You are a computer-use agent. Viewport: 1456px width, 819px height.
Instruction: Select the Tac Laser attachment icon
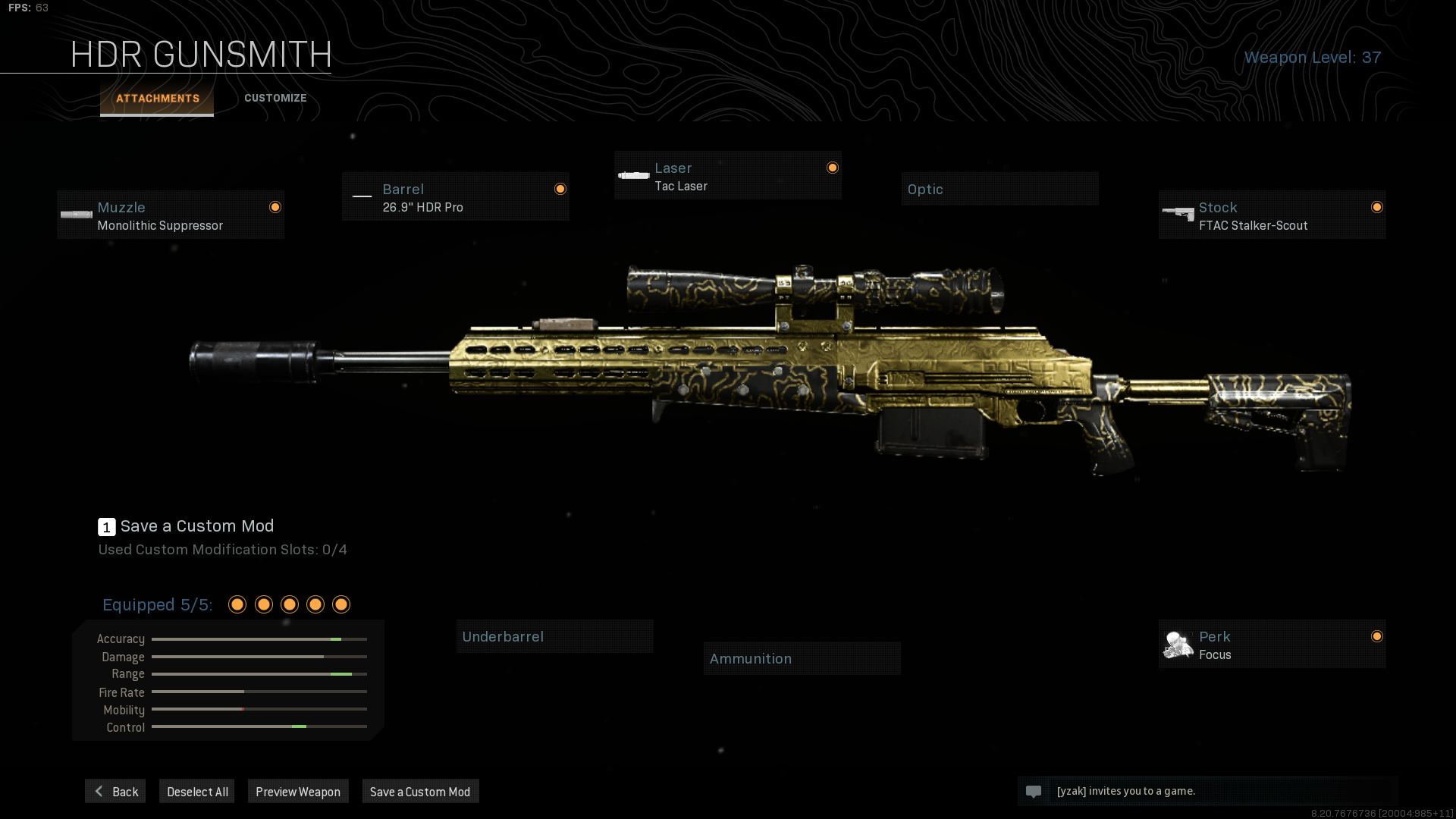[x=633, y=175]
